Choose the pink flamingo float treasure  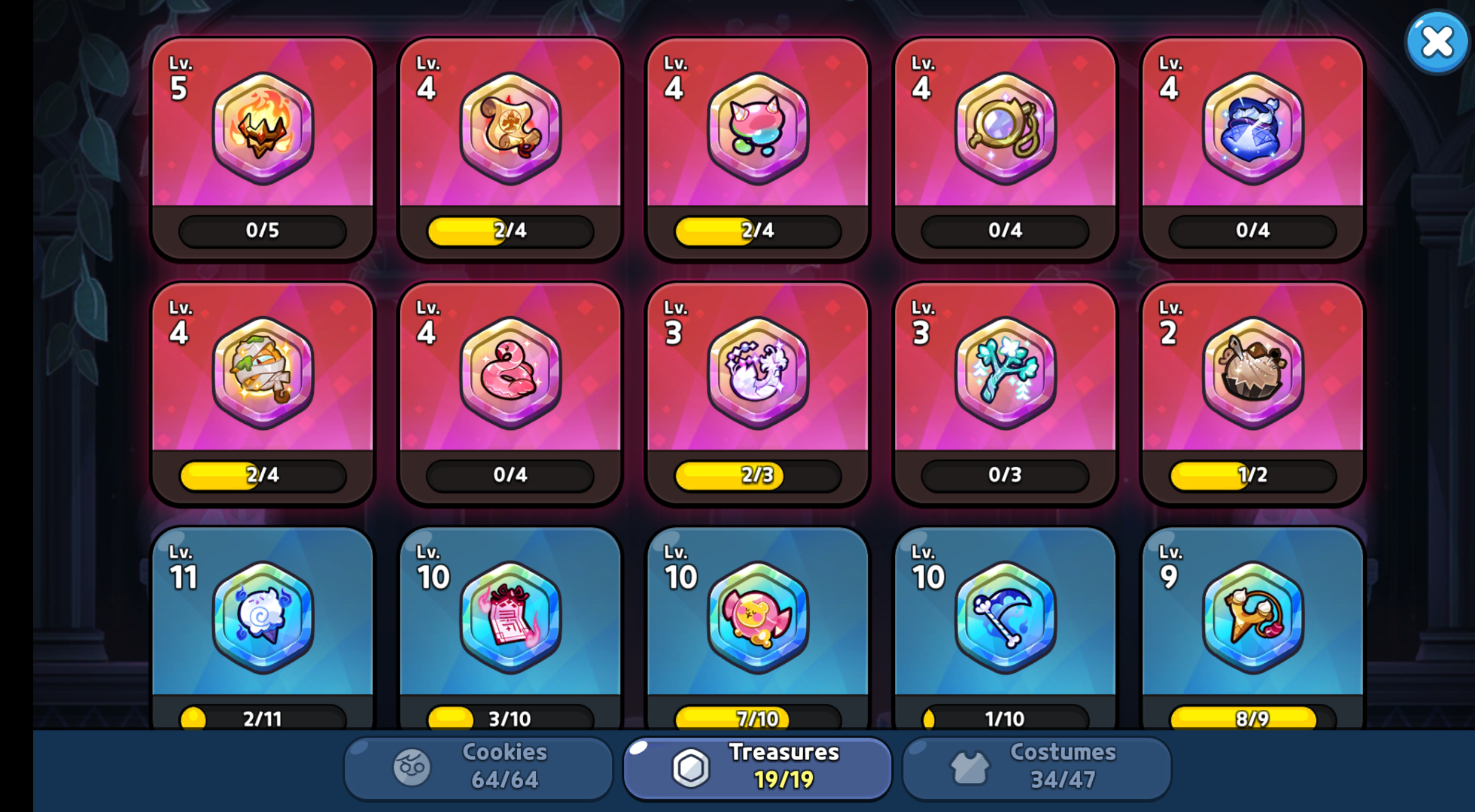point(510,393)
